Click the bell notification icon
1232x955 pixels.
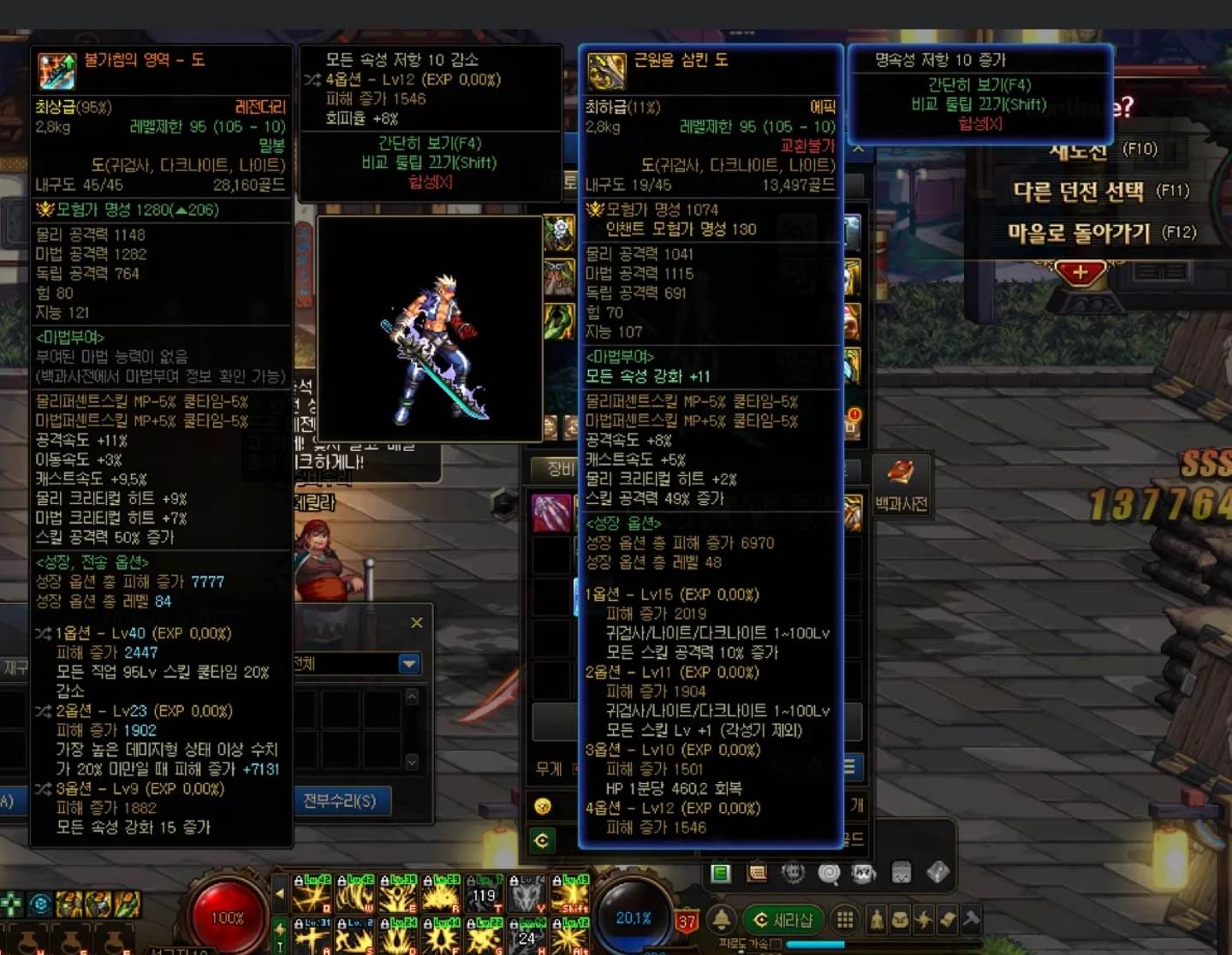coord(722,920)
